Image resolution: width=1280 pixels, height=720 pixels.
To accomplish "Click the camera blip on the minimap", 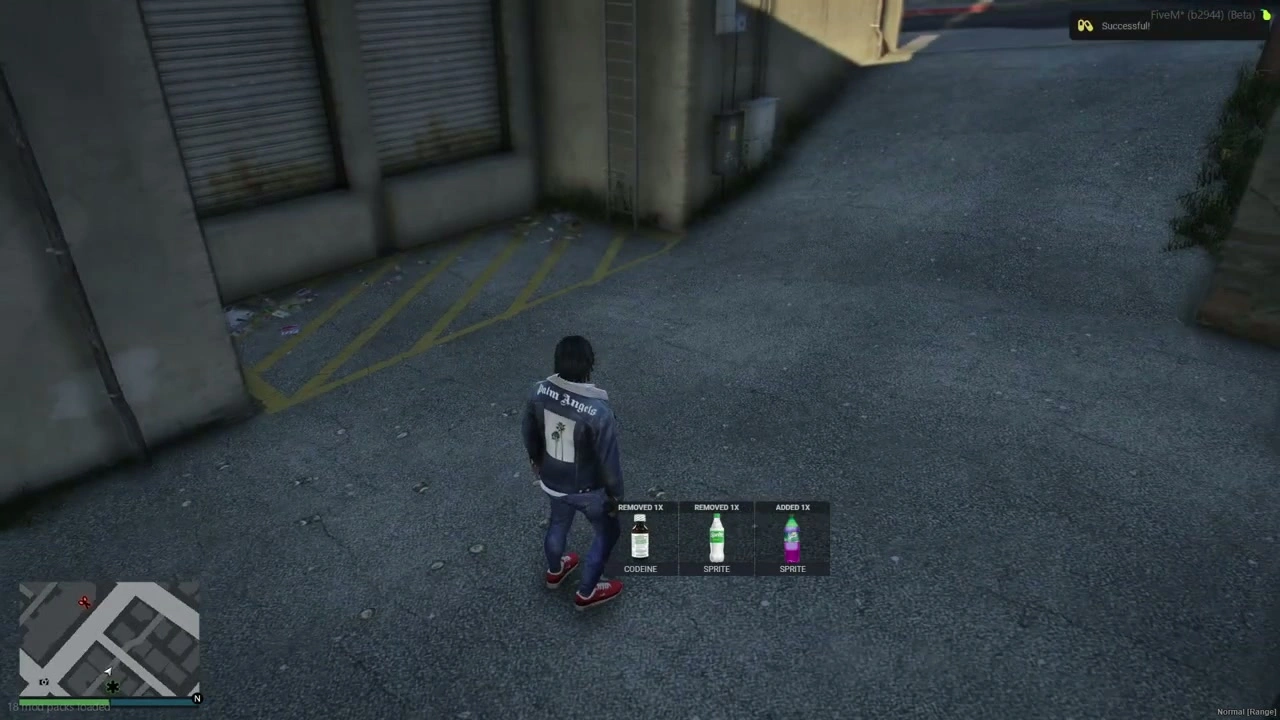I will point(43,682).
